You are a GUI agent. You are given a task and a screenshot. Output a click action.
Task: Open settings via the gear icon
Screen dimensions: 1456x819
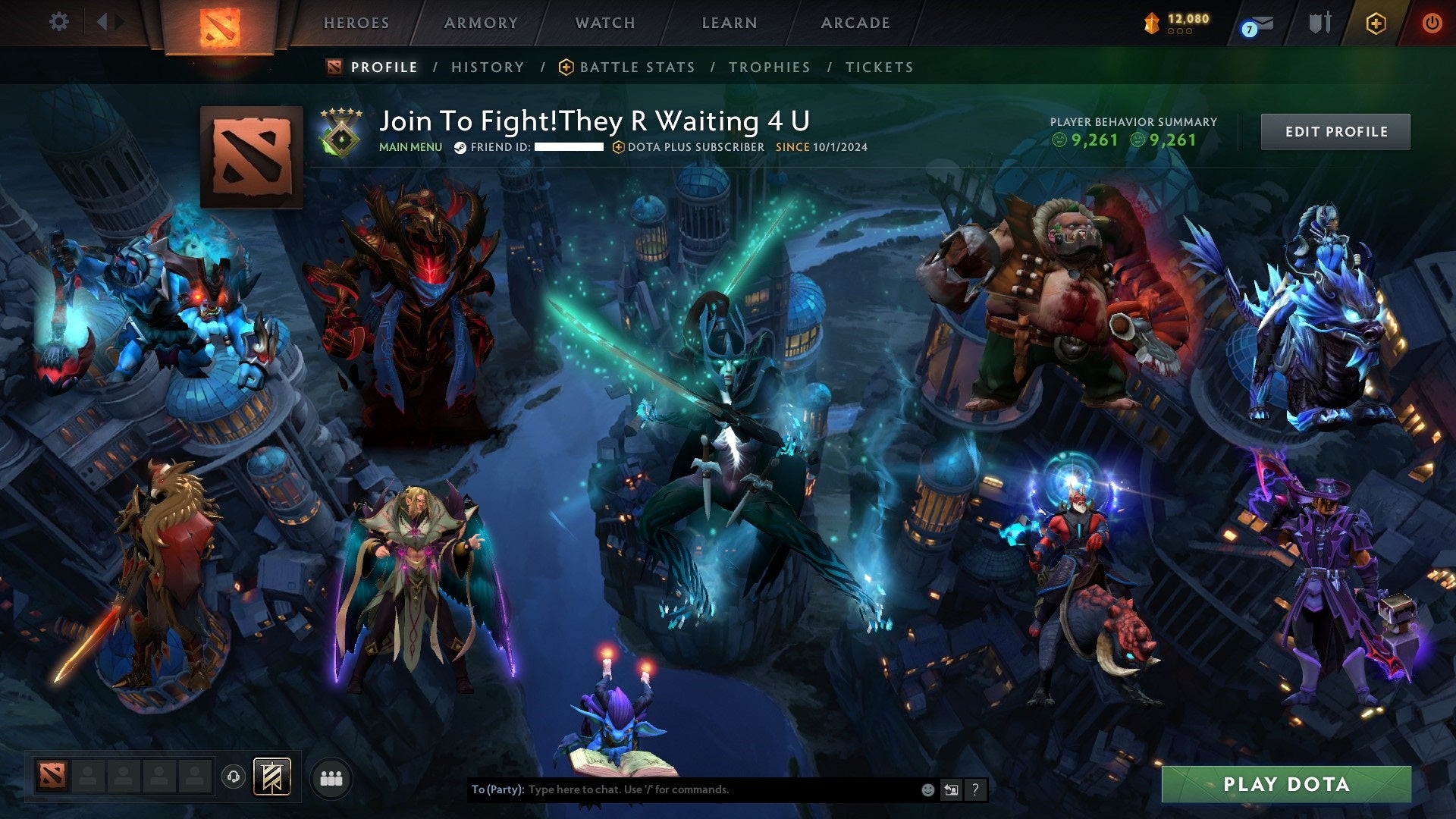pos(59,21)
